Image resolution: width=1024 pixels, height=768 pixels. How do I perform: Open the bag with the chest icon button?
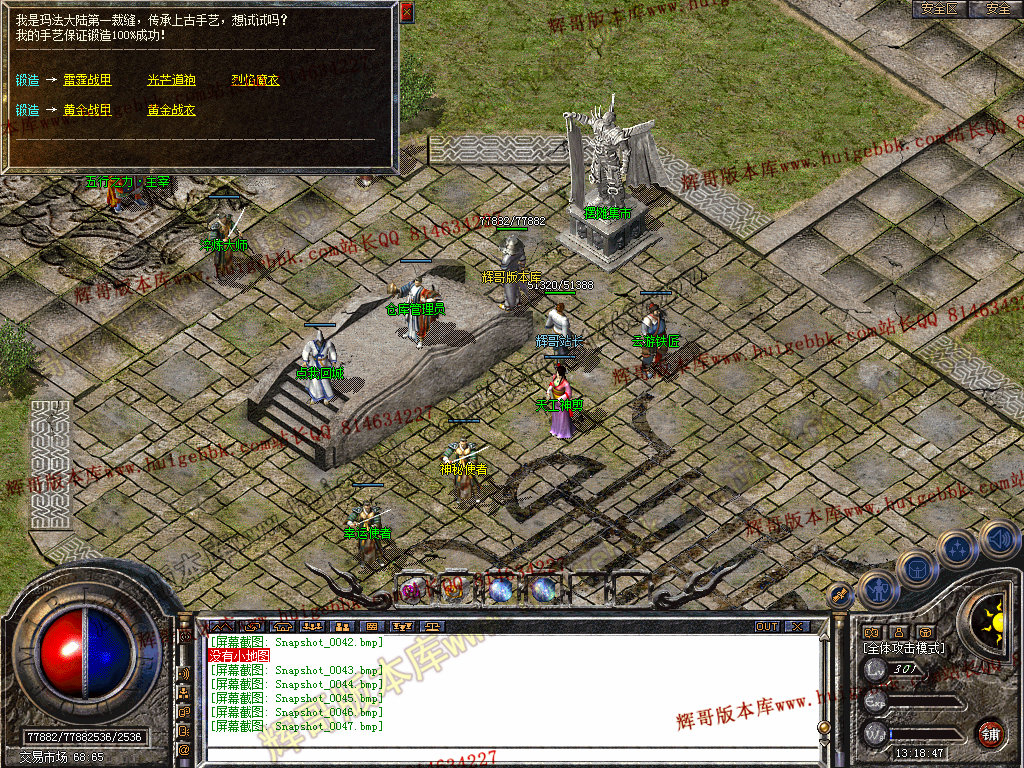point(917,569)
